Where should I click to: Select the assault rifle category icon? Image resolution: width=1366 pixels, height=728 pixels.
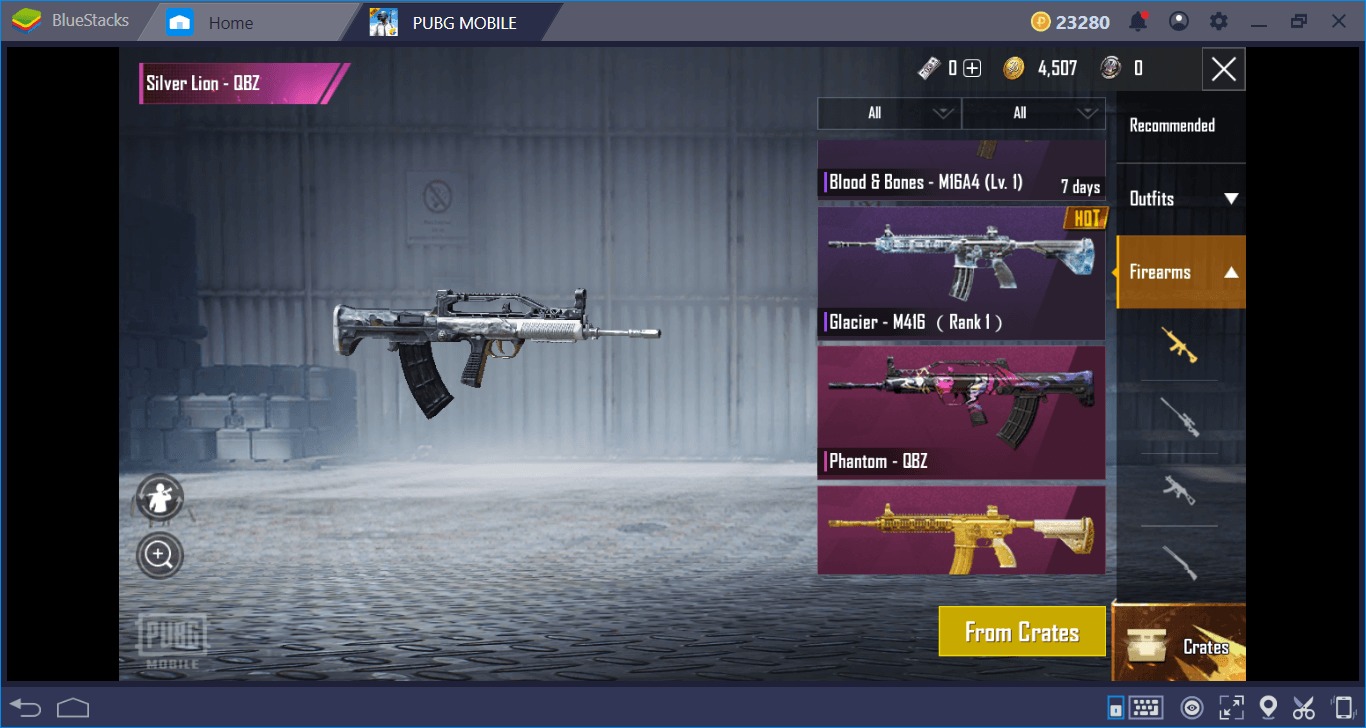coord(1181,345)
